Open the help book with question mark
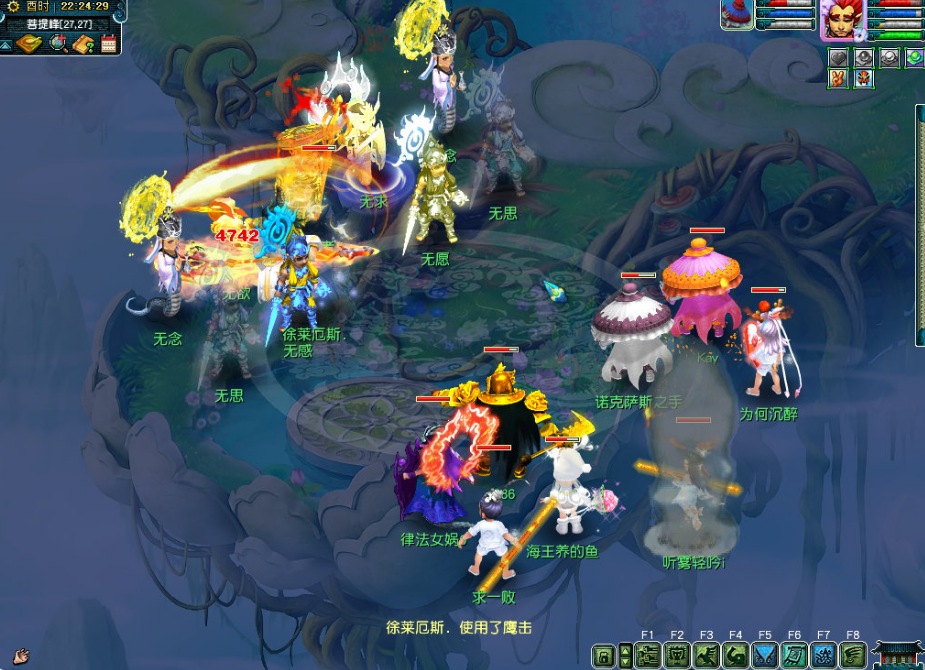 coord(84,43)
